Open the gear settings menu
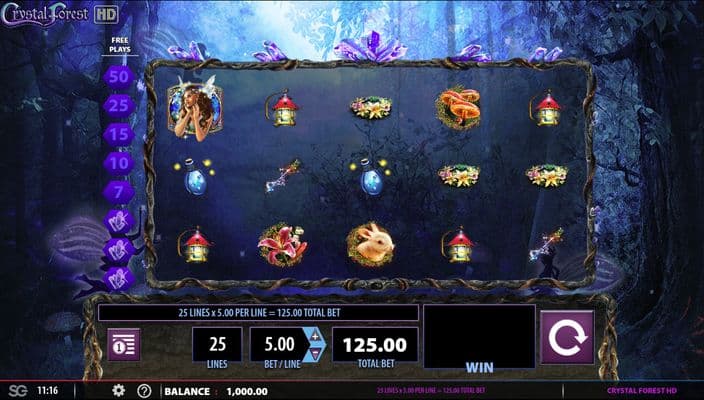This screenshot has height=400, width=704. [118, 390]
